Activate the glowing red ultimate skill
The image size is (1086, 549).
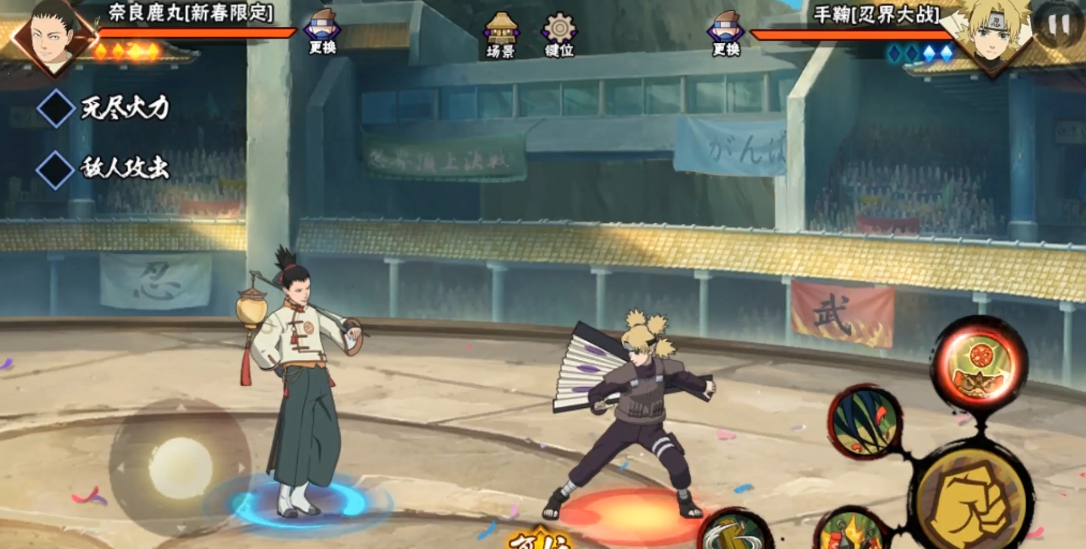coord(978,362)
